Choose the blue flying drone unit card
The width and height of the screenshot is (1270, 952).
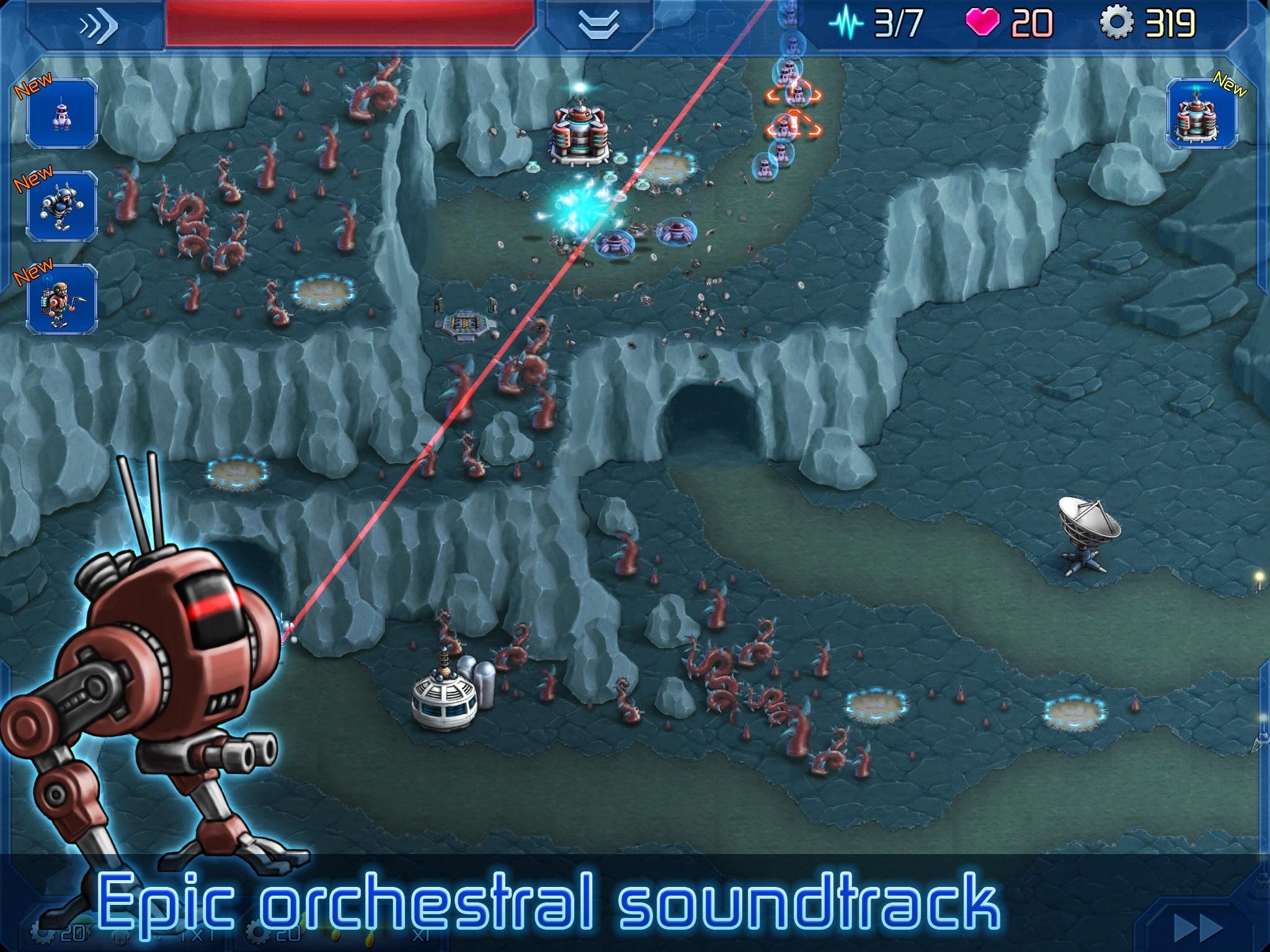point(62,207)
